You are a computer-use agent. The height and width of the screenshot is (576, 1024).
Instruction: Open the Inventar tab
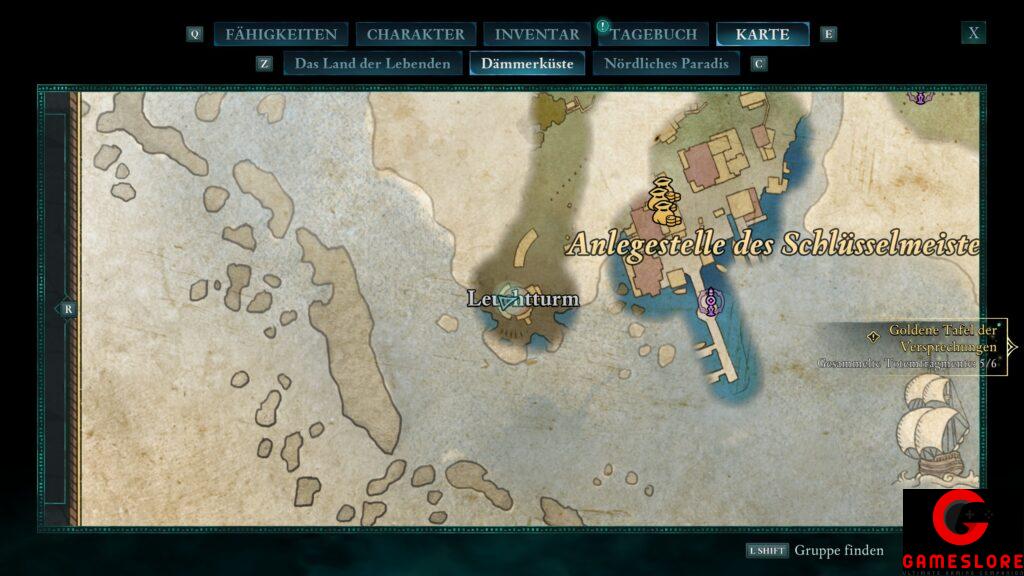[537, 34]
